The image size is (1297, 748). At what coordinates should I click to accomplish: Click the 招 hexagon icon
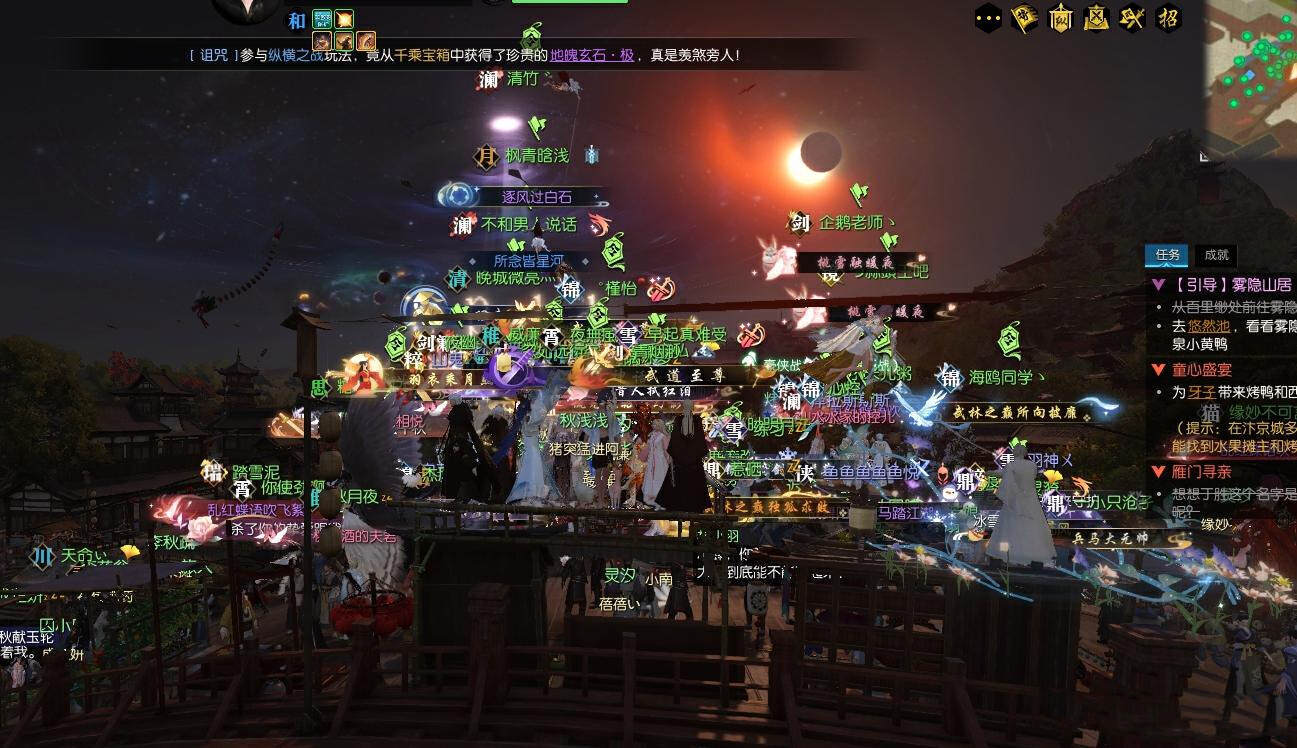coord(1168,18)
